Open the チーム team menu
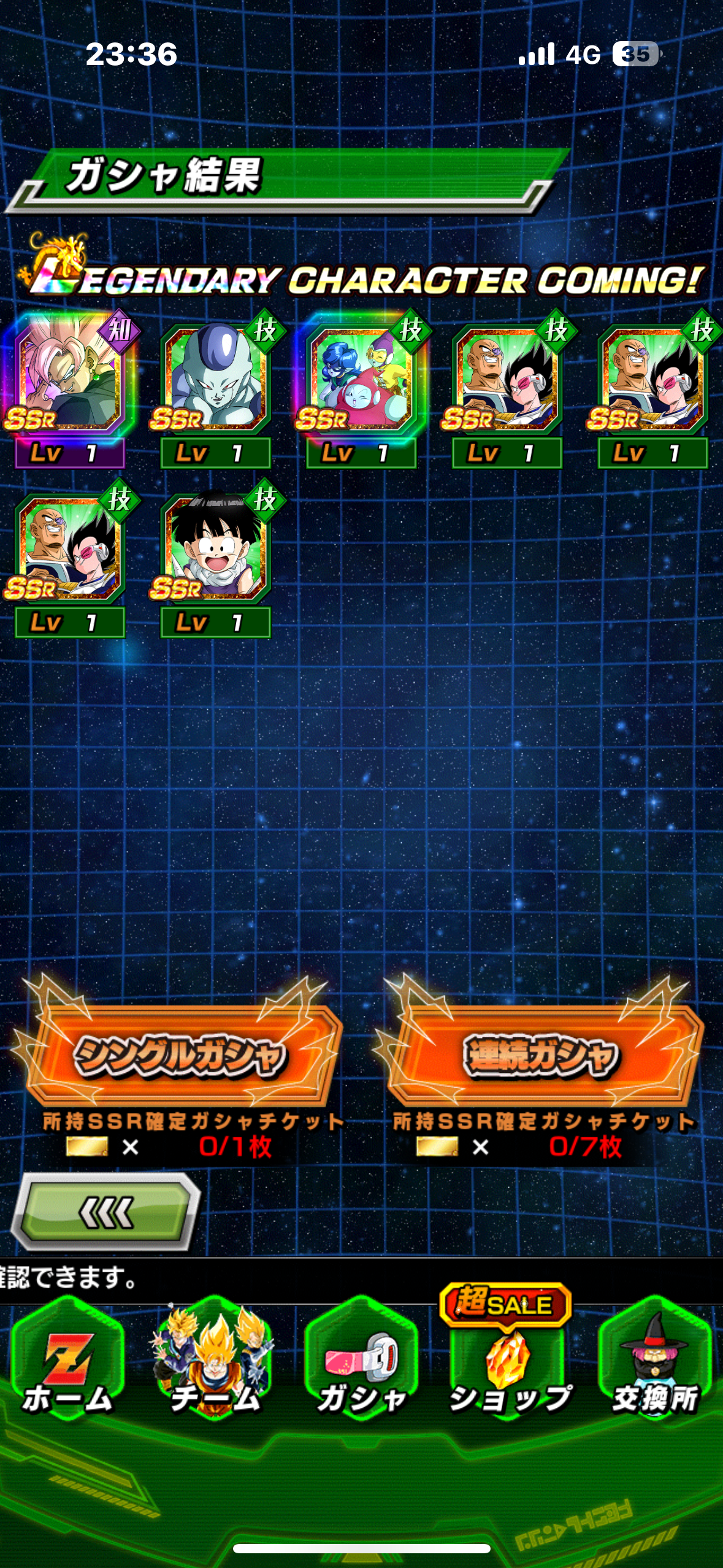 click(215, 1359)
